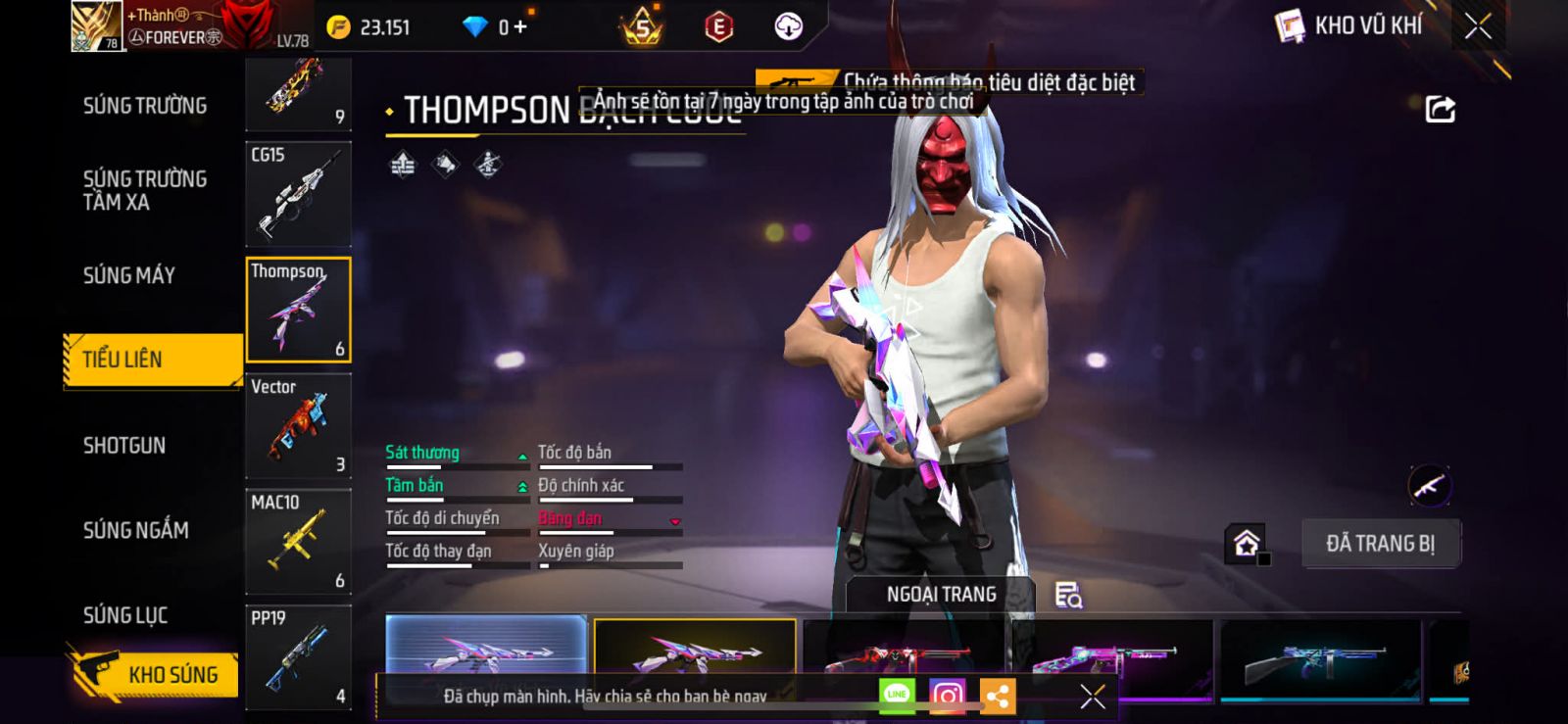Open the Ngoại Trang tab
1568x724 pixels.
click(x=941, y=595)
